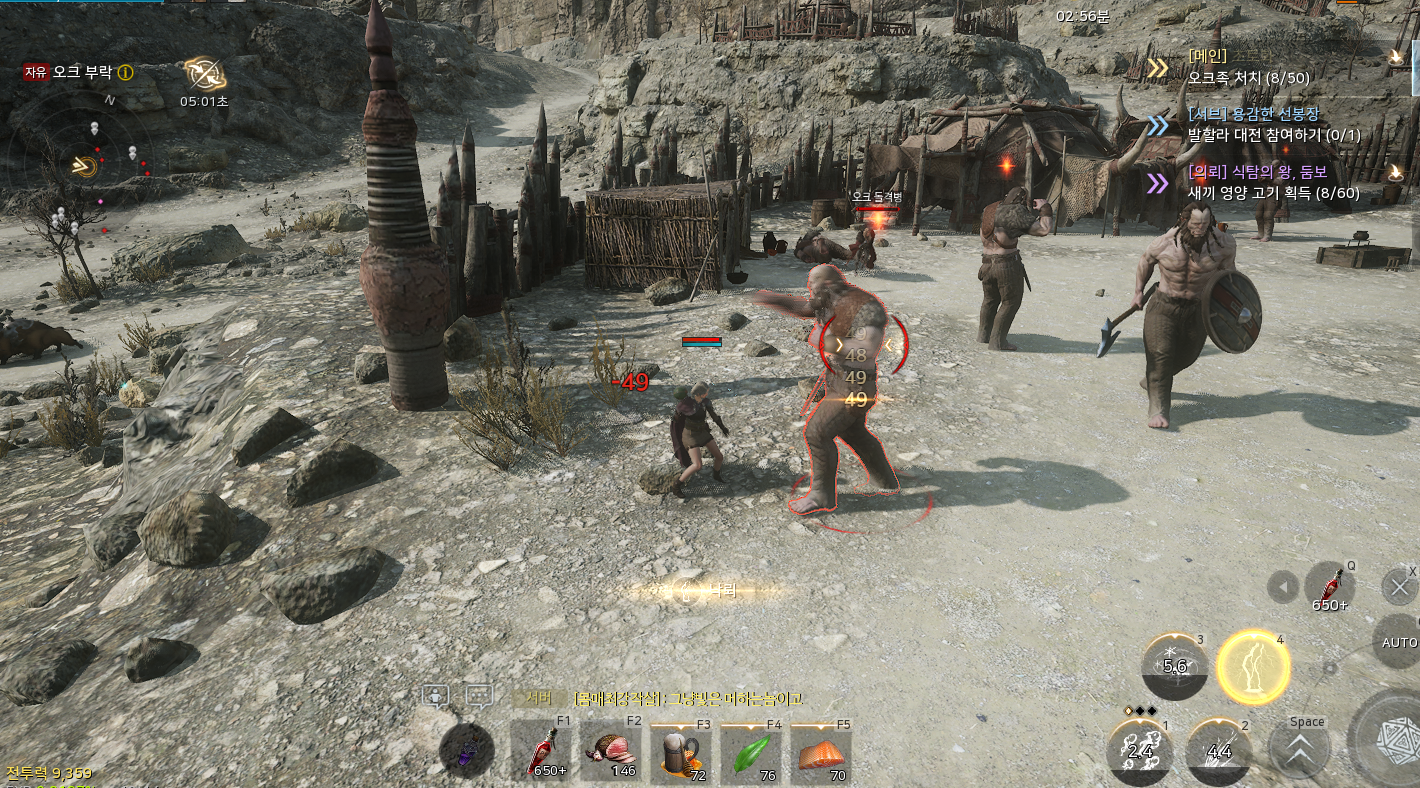Expand quick slots with the left arrow

tap(1282, 587)
